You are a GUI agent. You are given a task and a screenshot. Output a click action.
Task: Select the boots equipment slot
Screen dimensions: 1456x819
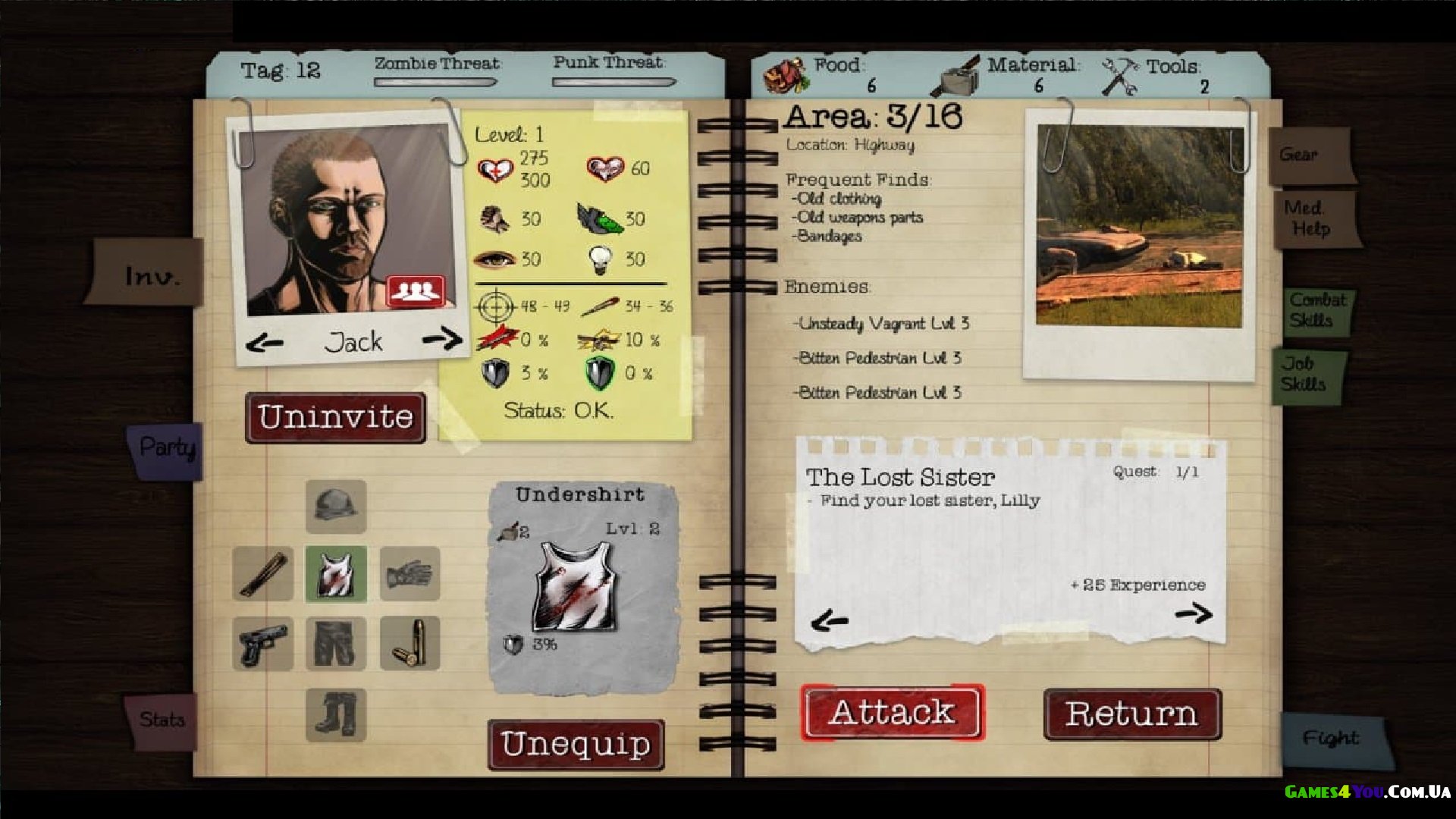pyautogui.click(x=336, y=714)
